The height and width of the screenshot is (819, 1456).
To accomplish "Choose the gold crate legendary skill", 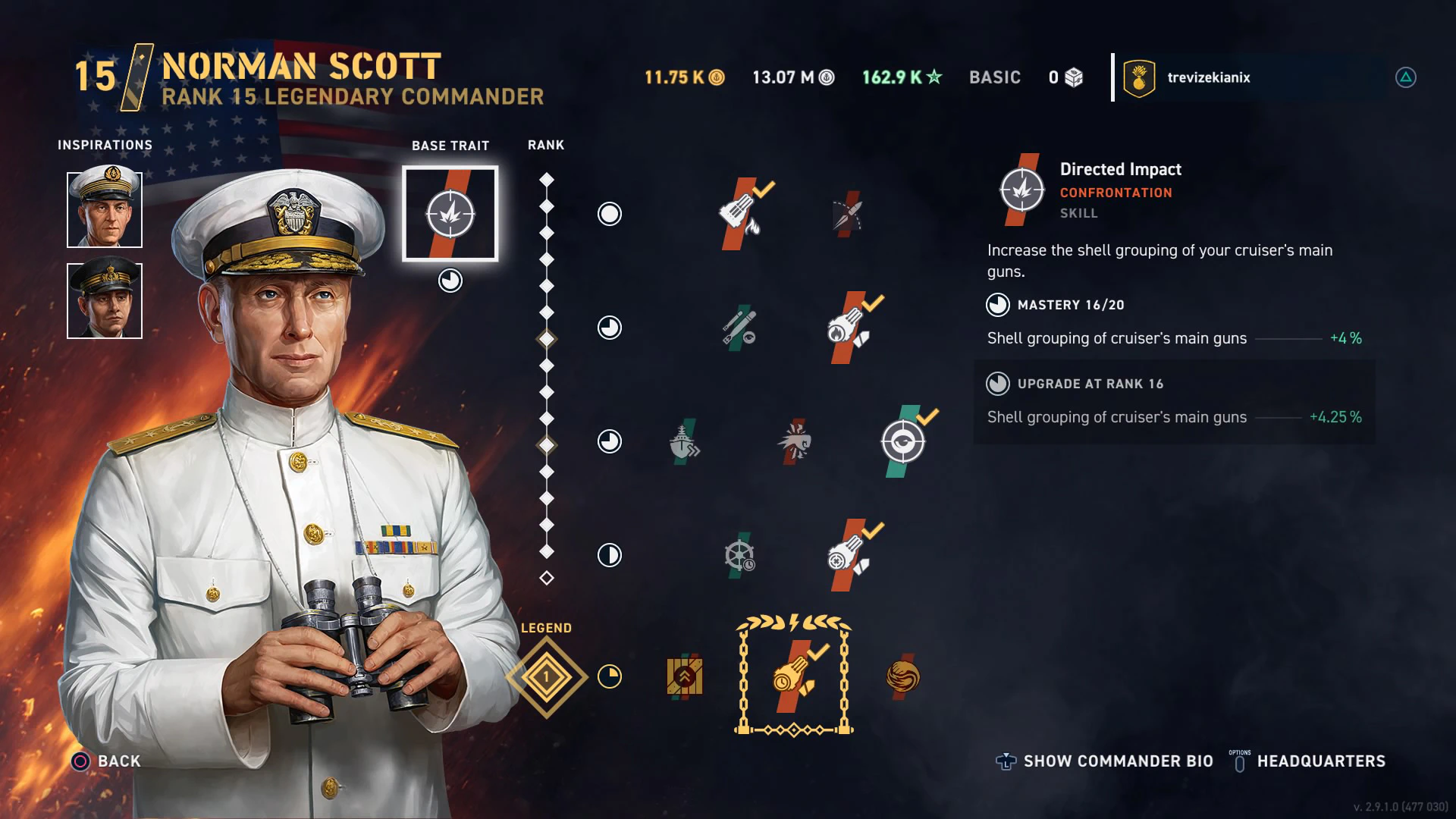I will 685,676.
